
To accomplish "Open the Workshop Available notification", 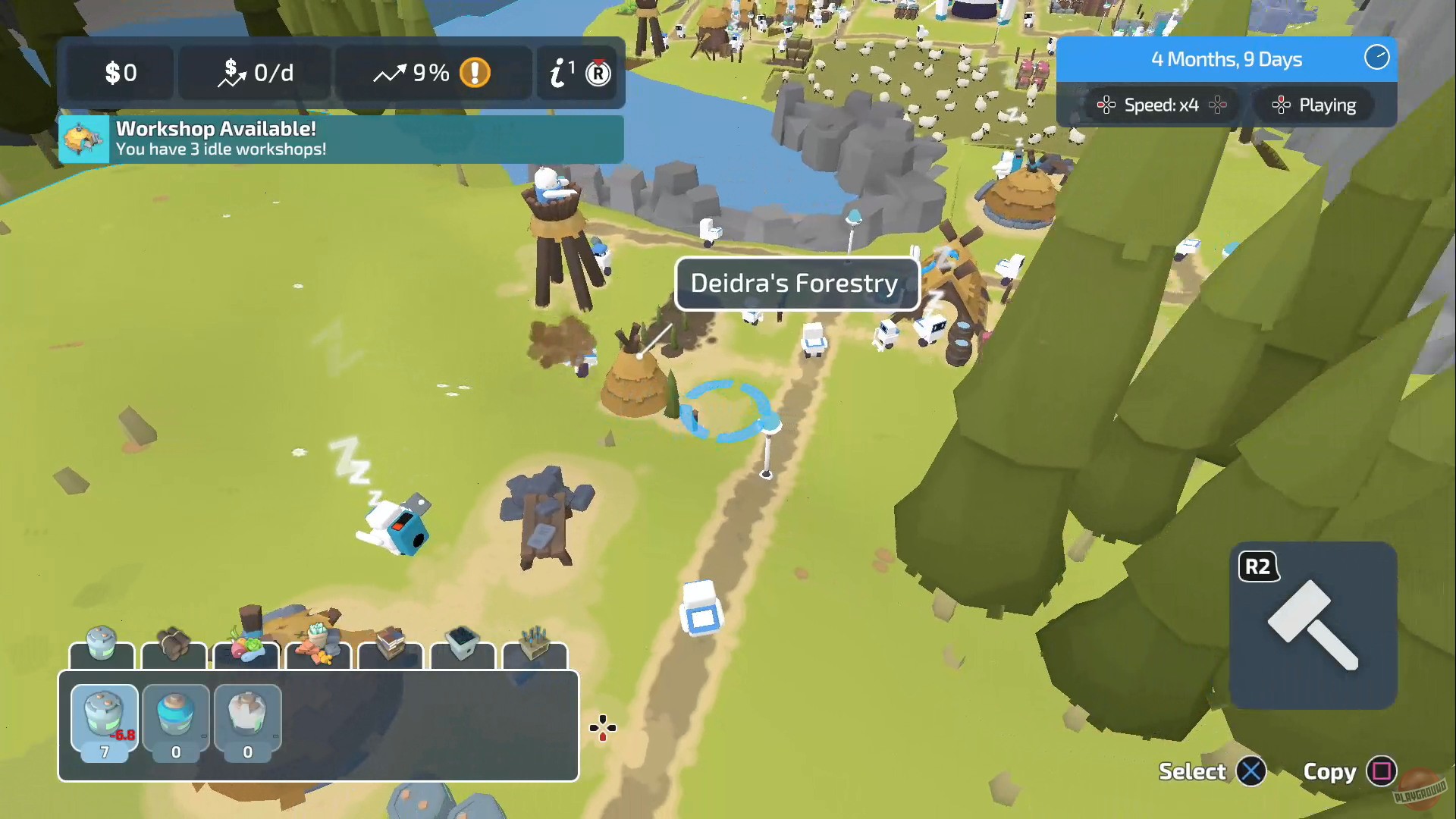I will pos(341,138).
